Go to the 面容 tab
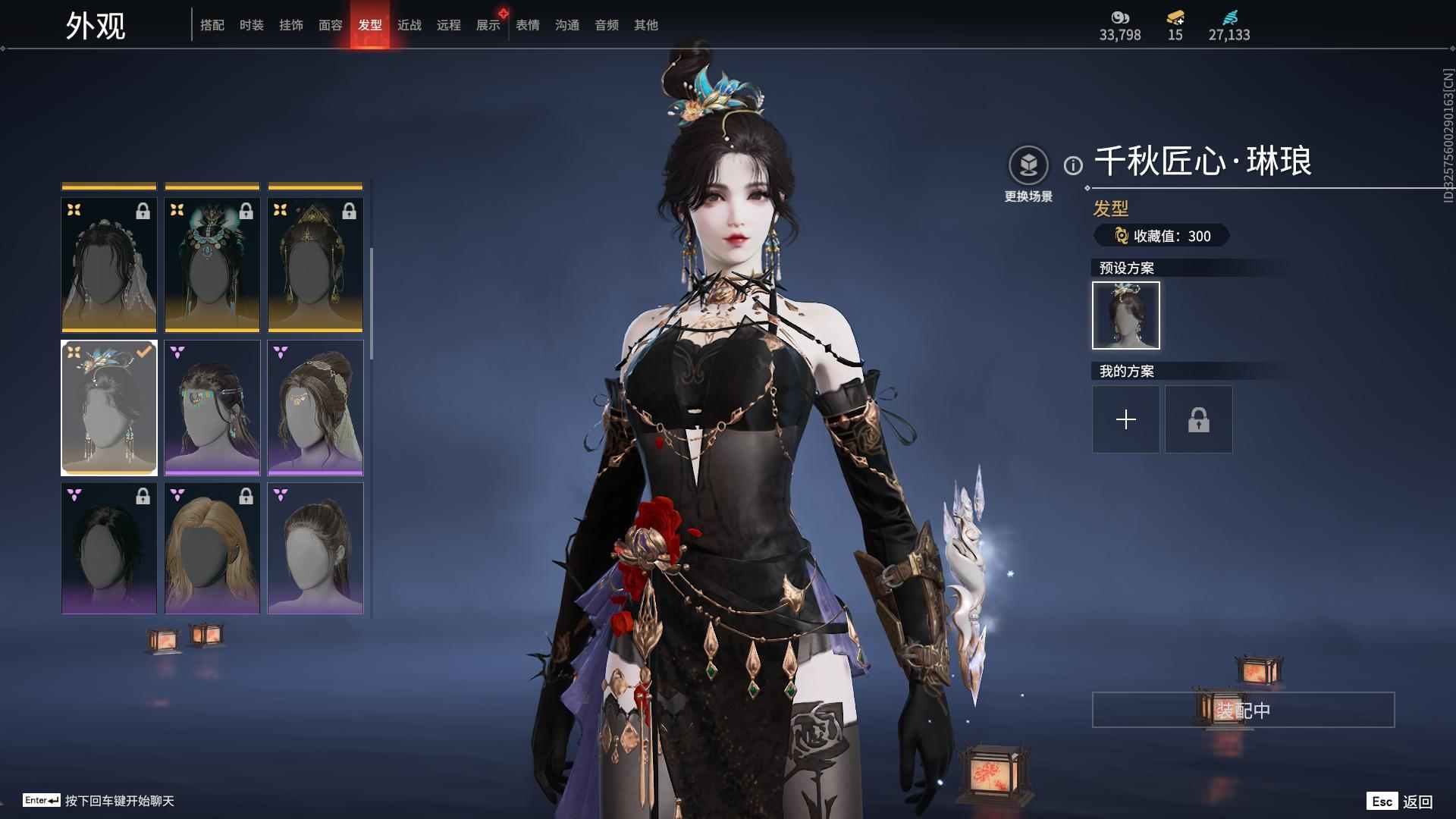 331,25
